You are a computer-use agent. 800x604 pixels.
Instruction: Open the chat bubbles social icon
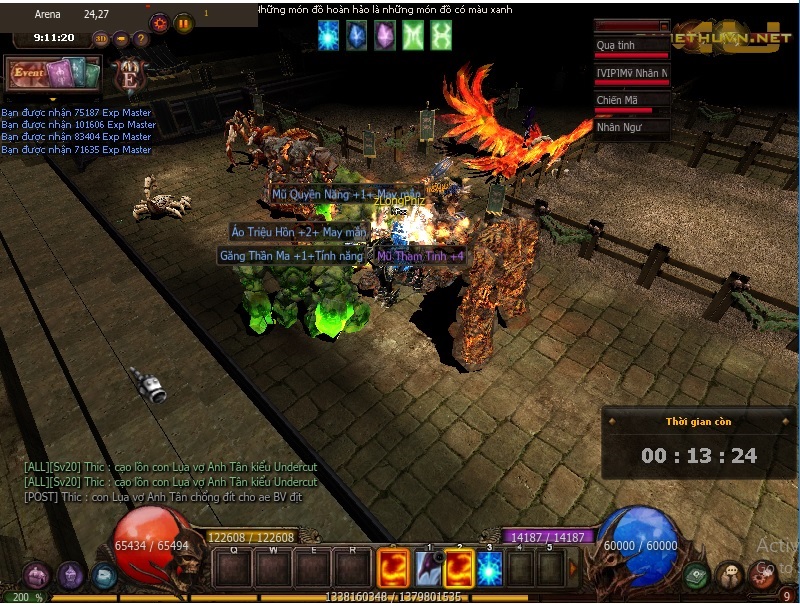pyautogui.click(x=730, y=575)
